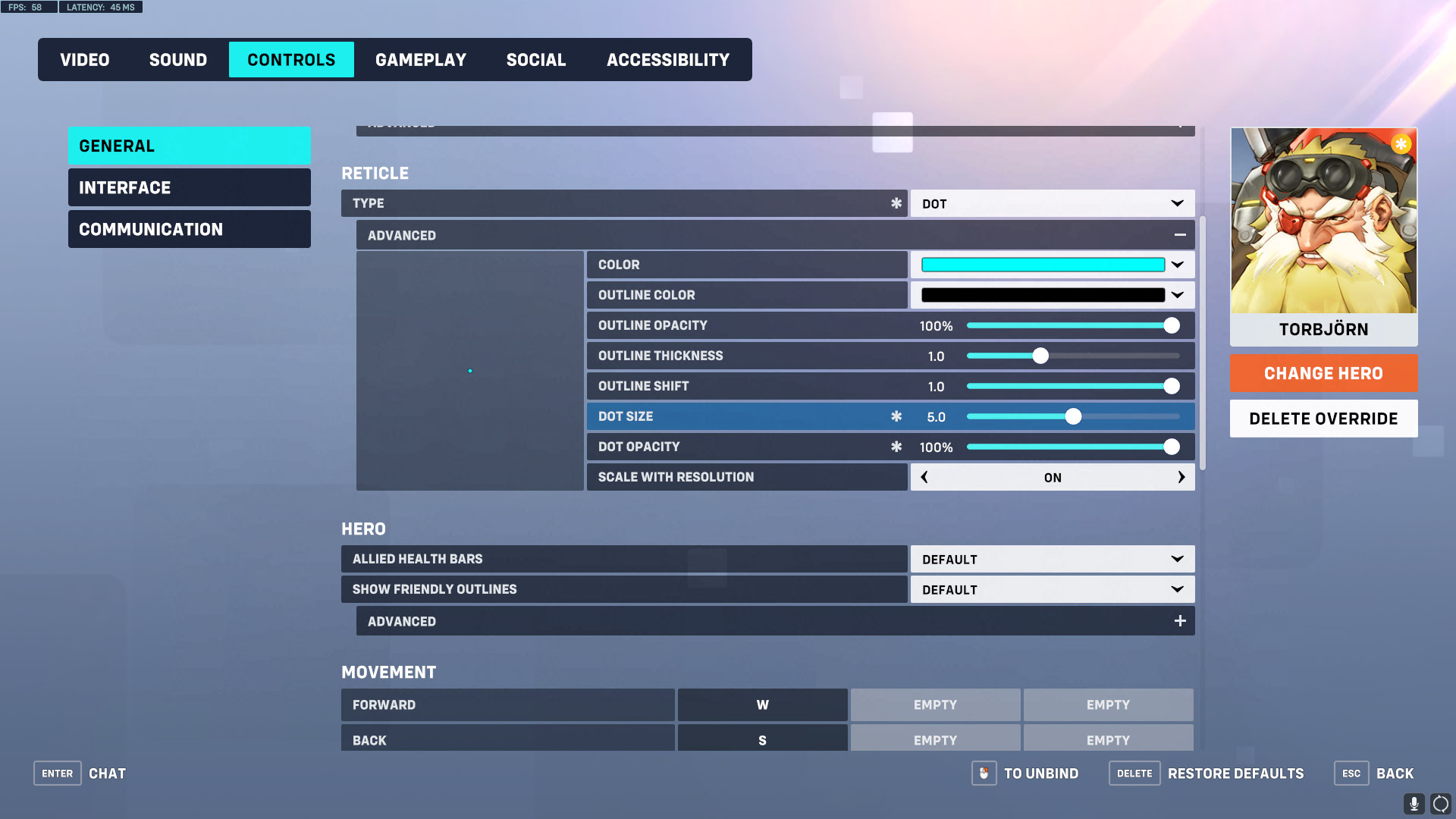Open the reticle TYPE dropdown showing DOT
Image resolution: width=1456 pixels, height=819 pixels.
(1053, 203)
